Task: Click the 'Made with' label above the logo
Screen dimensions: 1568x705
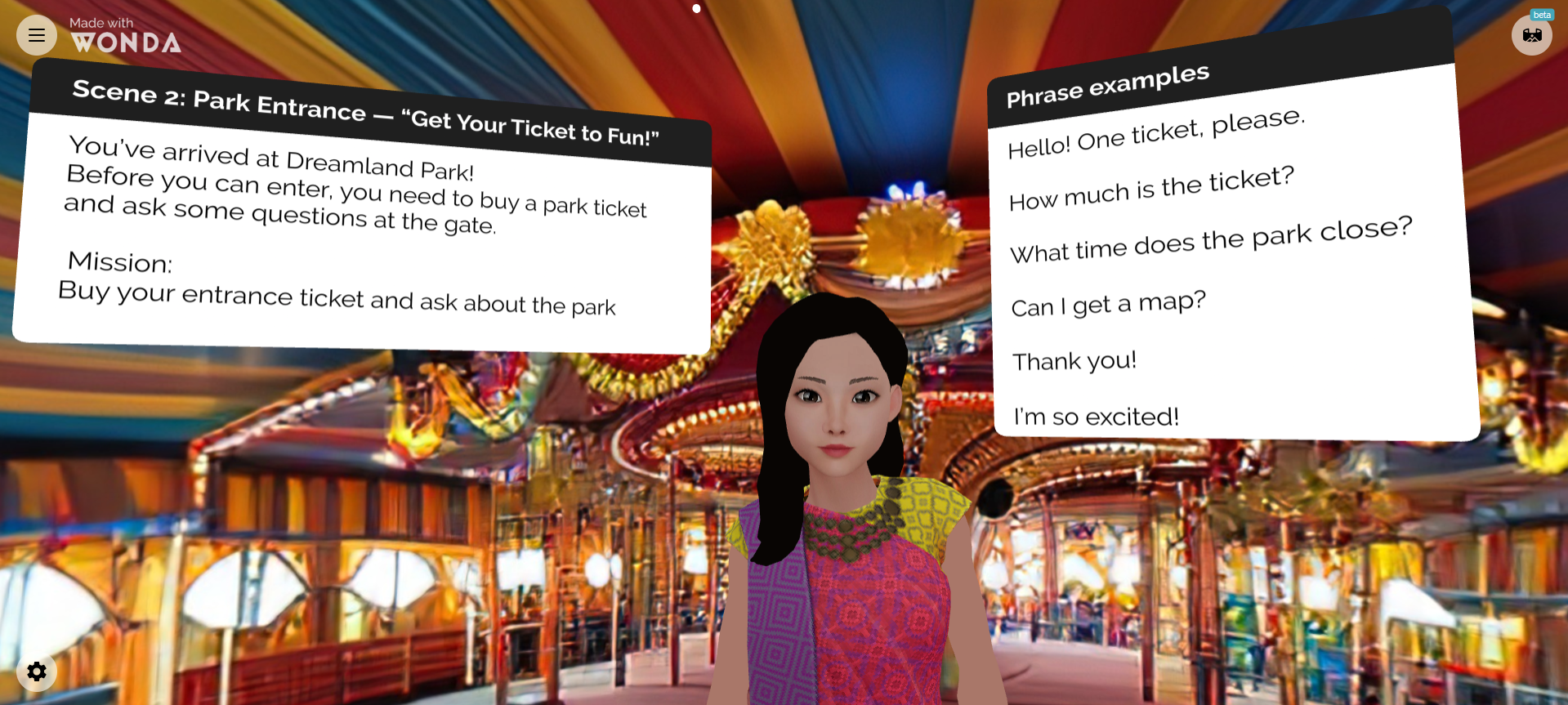Action: tap(100, 23)
